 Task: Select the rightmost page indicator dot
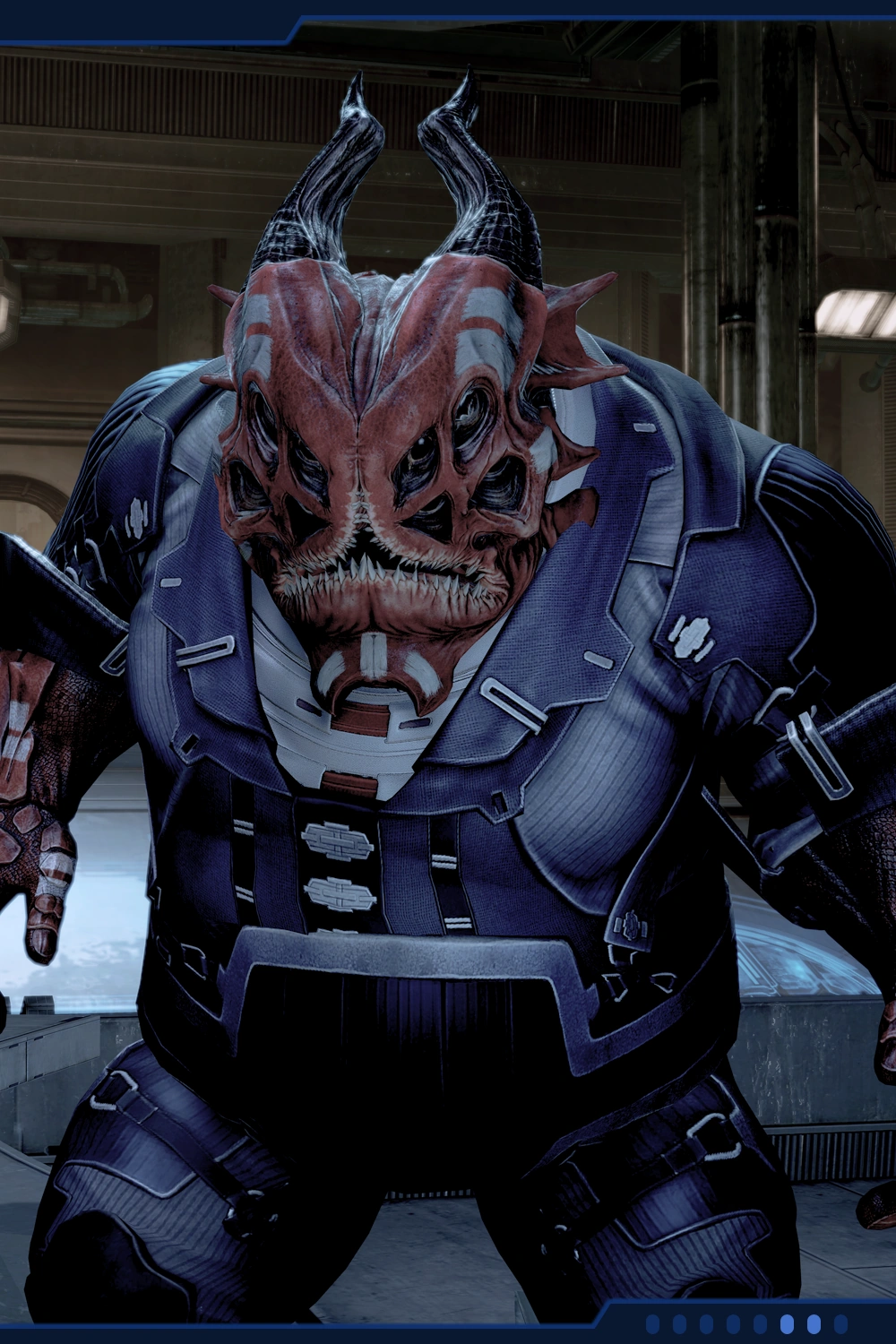[x=840, y=1323]
